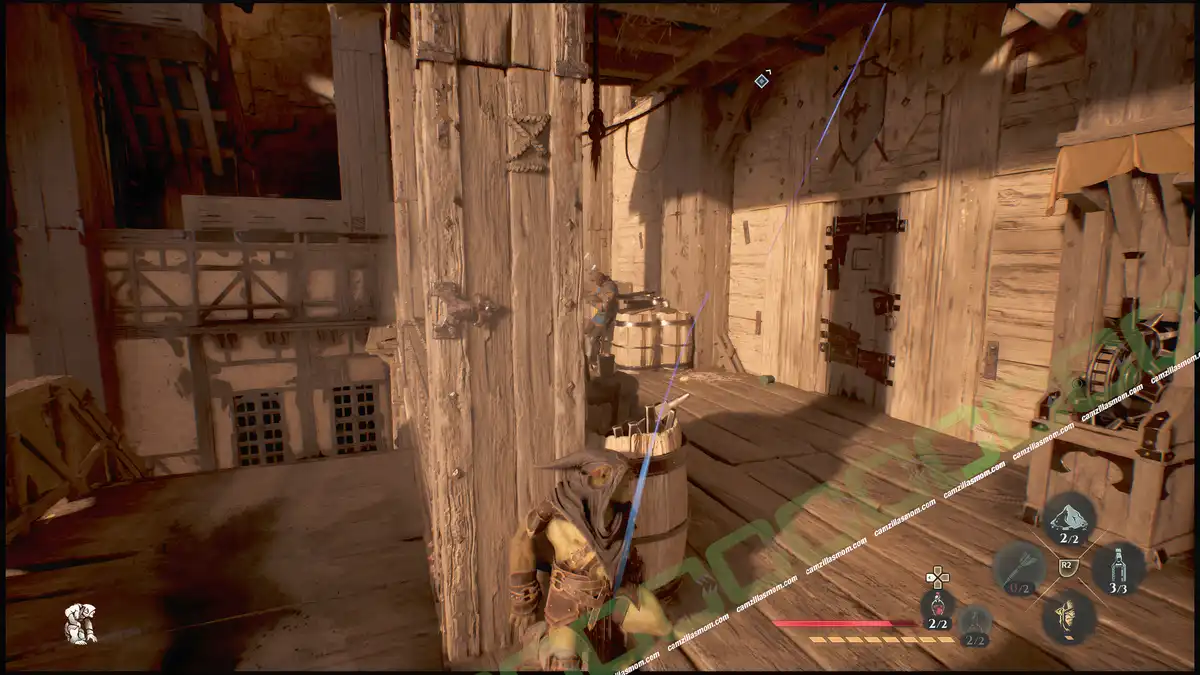This screenshot has width=1200, height=675.
Task: Use the red health potion slot
Action: tap(937, 610)
